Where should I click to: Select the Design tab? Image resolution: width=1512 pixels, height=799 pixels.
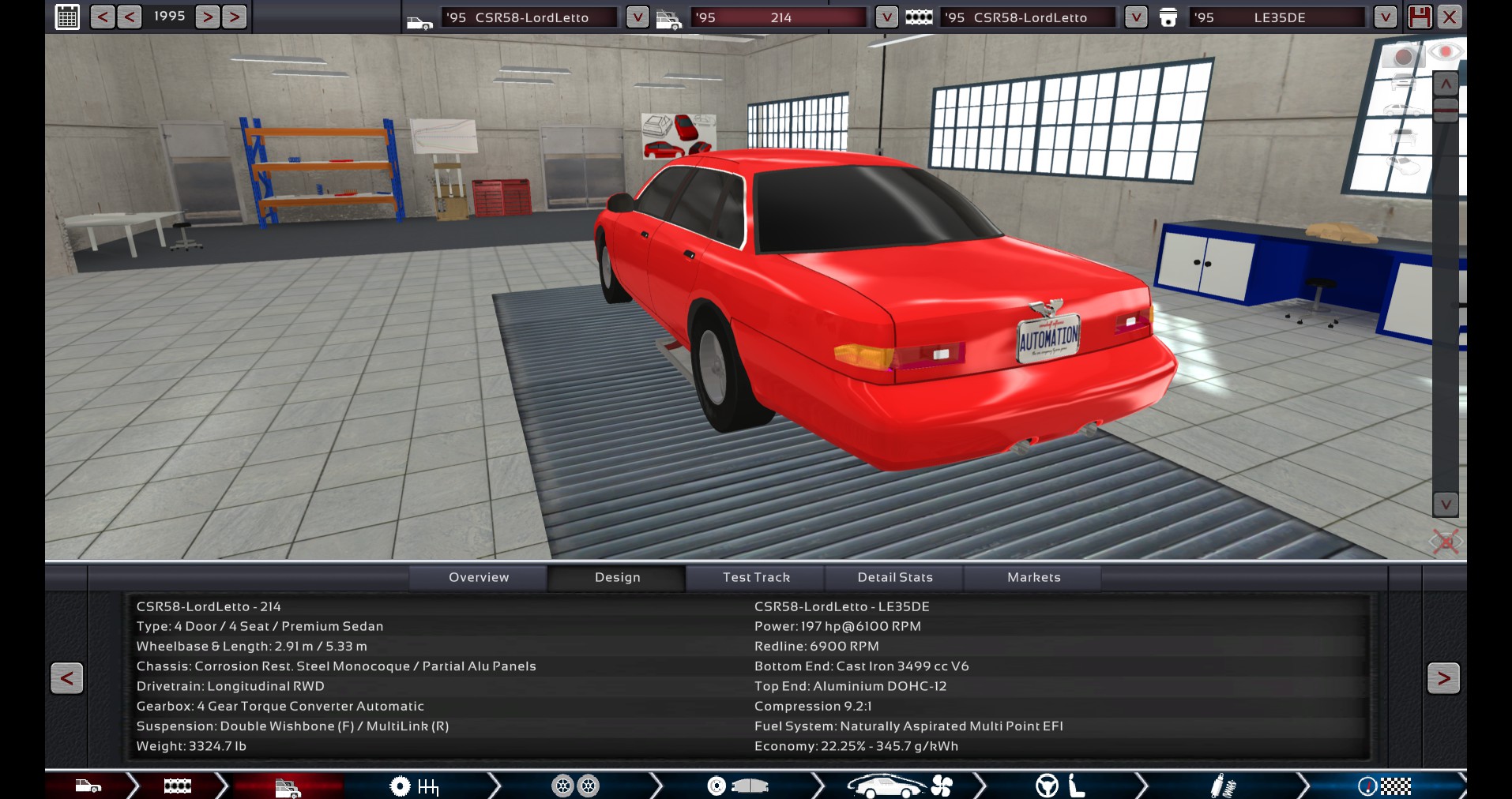coord(617,577)
